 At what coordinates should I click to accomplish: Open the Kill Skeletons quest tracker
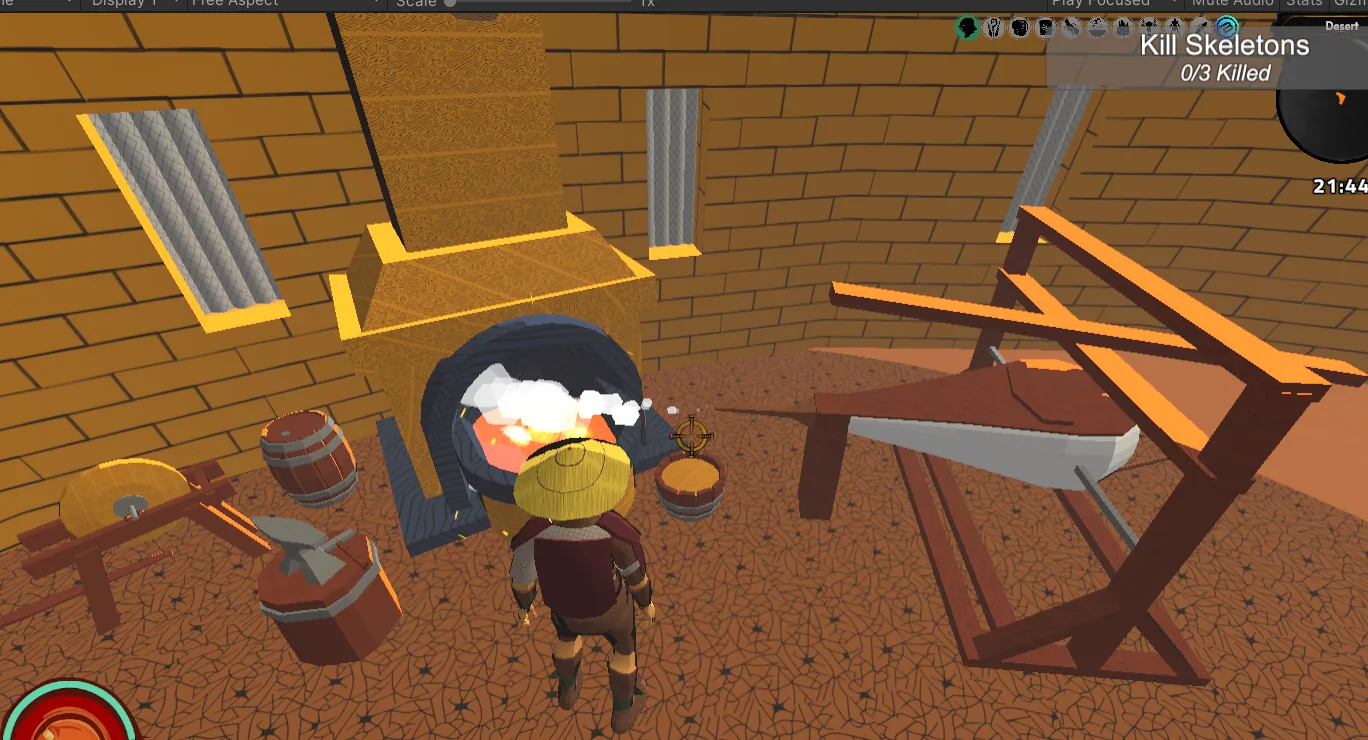1224,58
